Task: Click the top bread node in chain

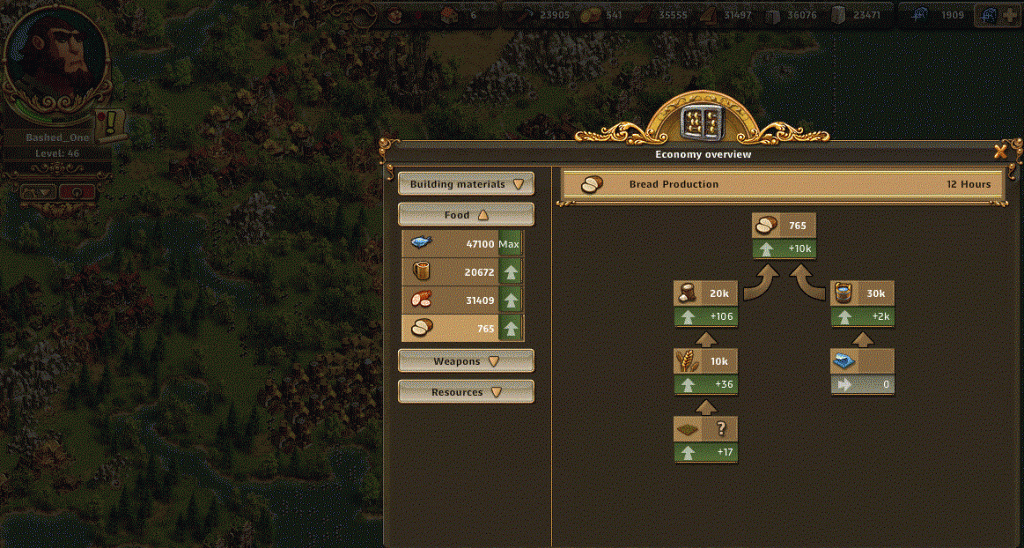Action: coord(785,226)
